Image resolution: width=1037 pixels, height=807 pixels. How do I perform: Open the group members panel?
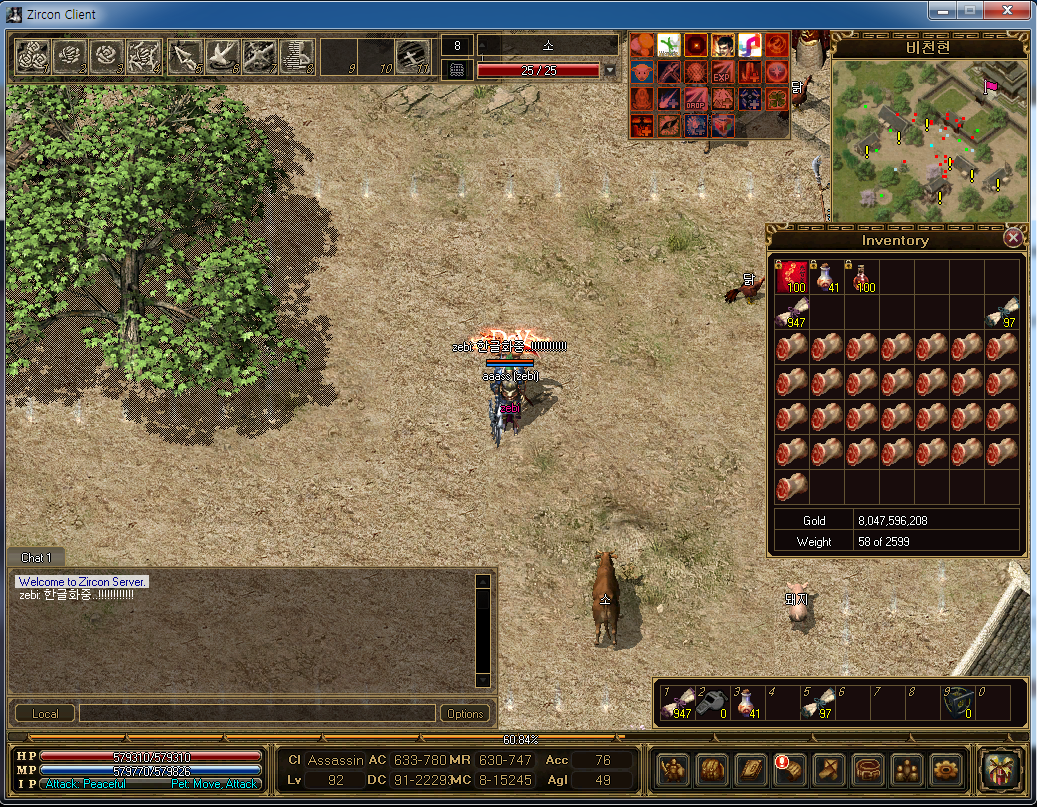[x=906, y=768]
